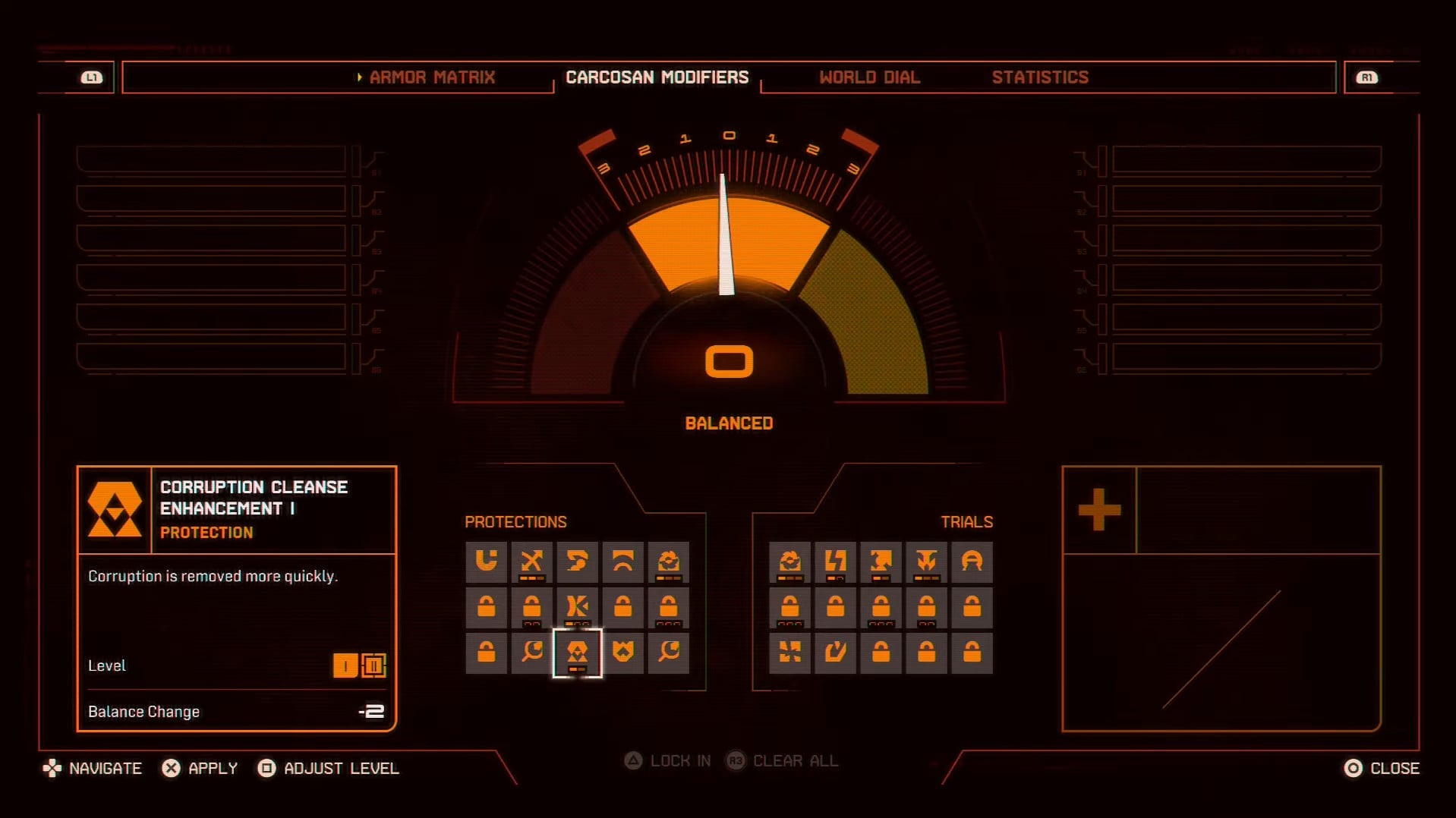The image size is (1456, 818).
Task: Select the highlighted Corruption Cleanse Enhancement tile
Action: point(577,652)
